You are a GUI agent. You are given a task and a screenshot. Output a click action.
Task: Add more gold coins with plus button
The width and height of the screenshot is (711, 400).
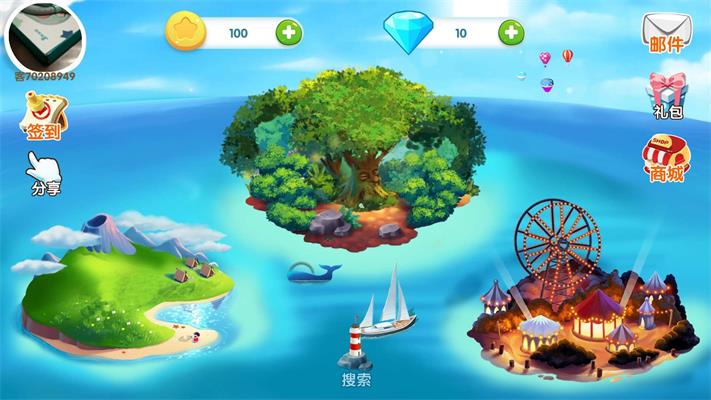(289, 33)
